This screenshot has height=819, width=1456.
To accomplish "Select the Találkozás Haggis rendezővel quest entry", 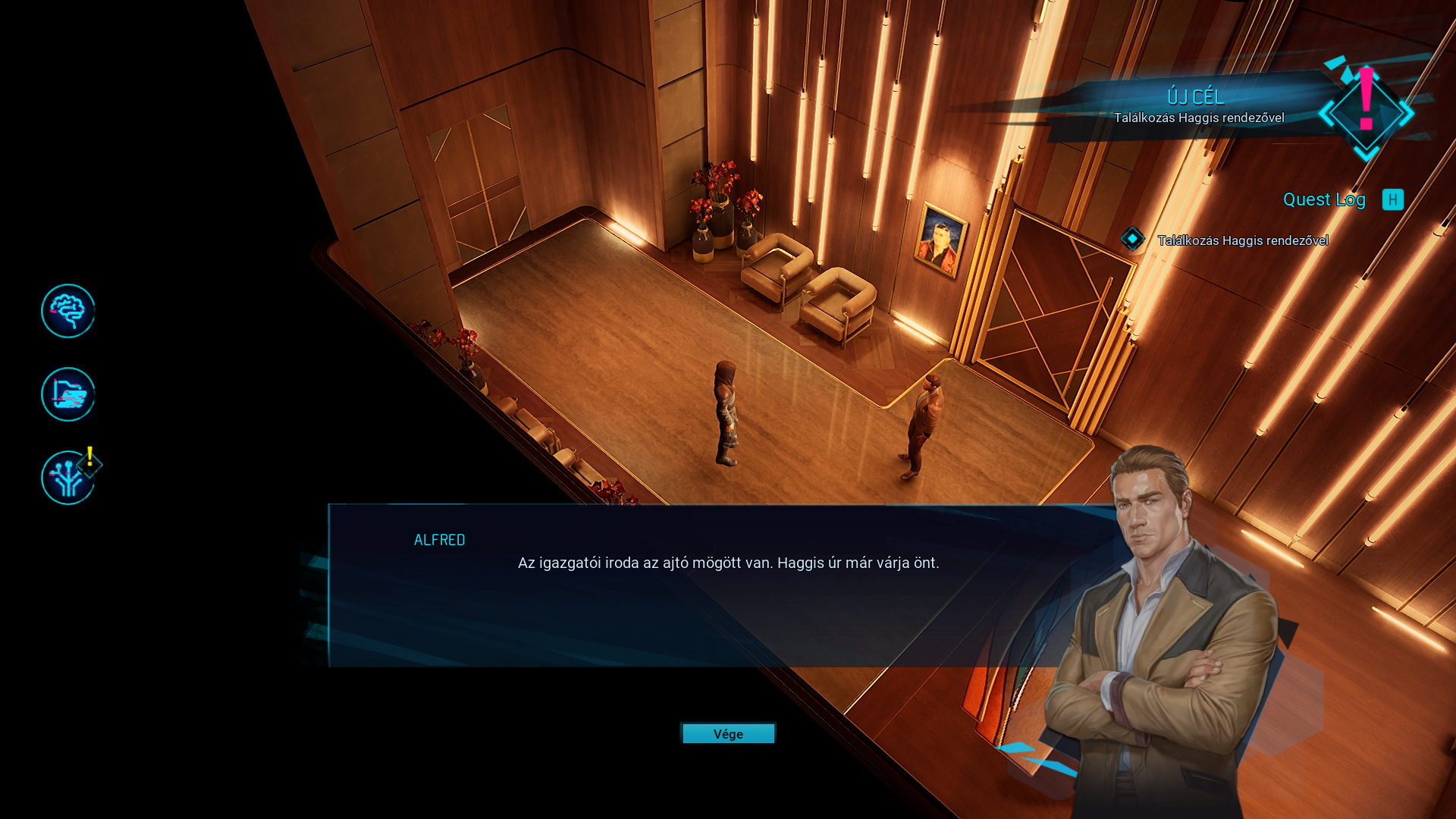I will 1242,240.
